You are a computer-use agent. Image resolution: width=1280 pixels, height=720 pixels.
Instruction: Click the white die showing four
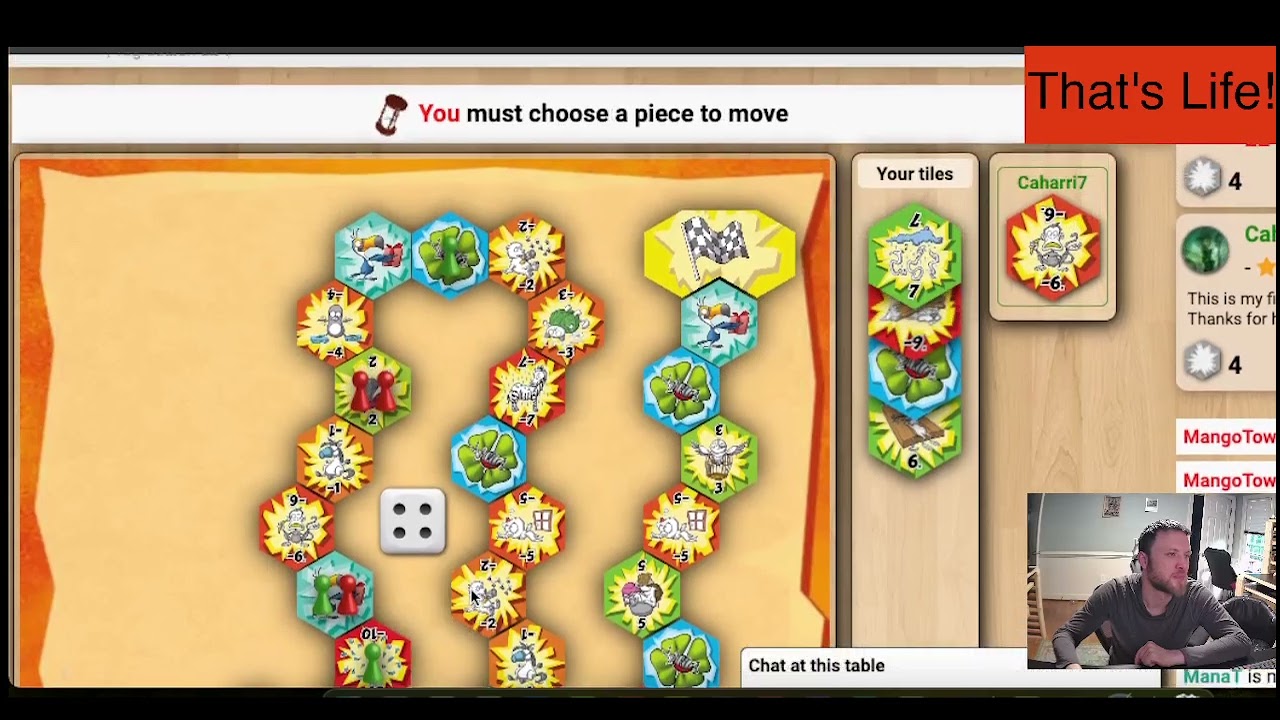[412, 521]
